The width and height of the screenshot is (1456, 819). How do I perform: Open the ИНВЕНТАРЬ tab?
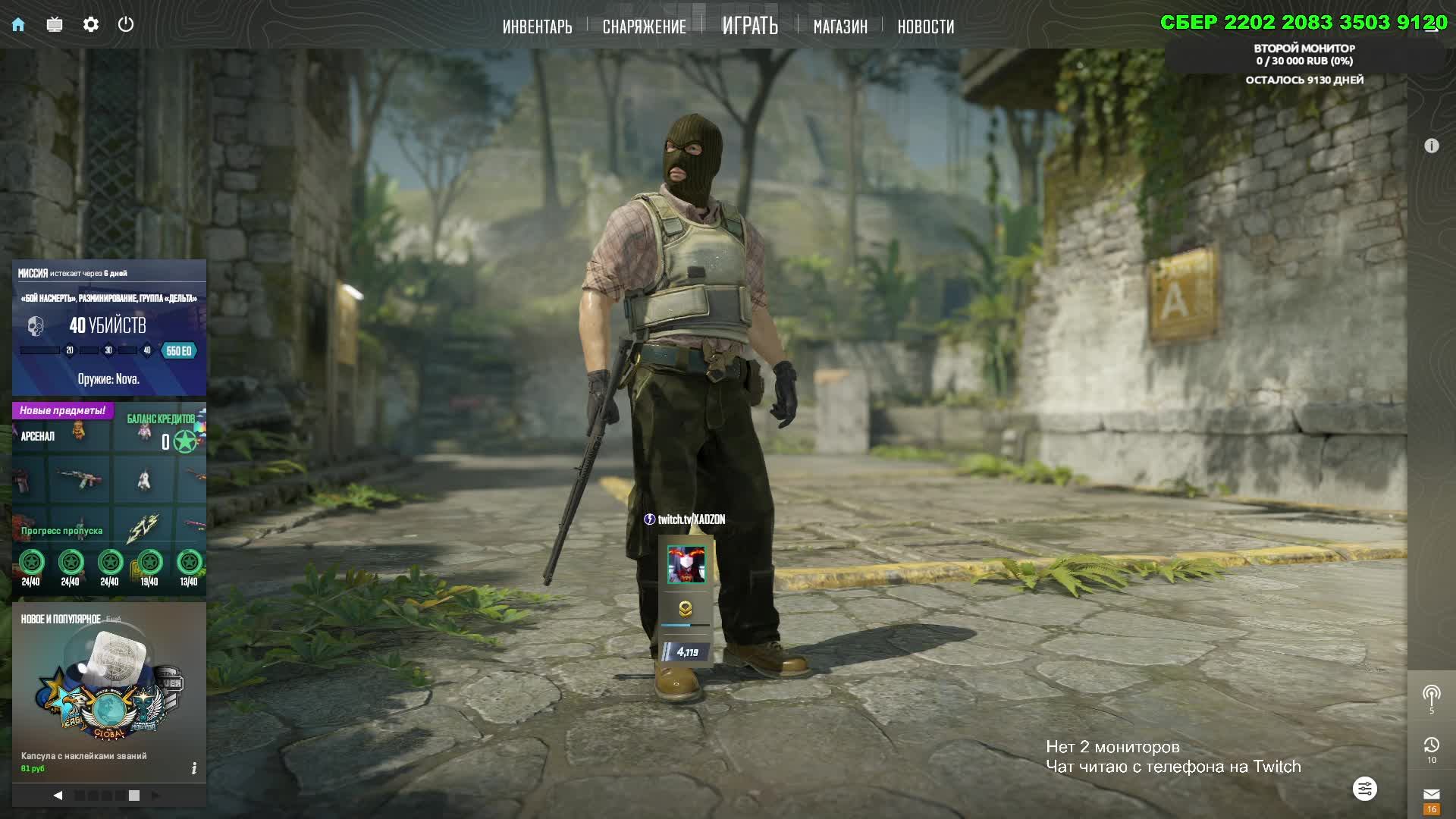click(537, 27)
